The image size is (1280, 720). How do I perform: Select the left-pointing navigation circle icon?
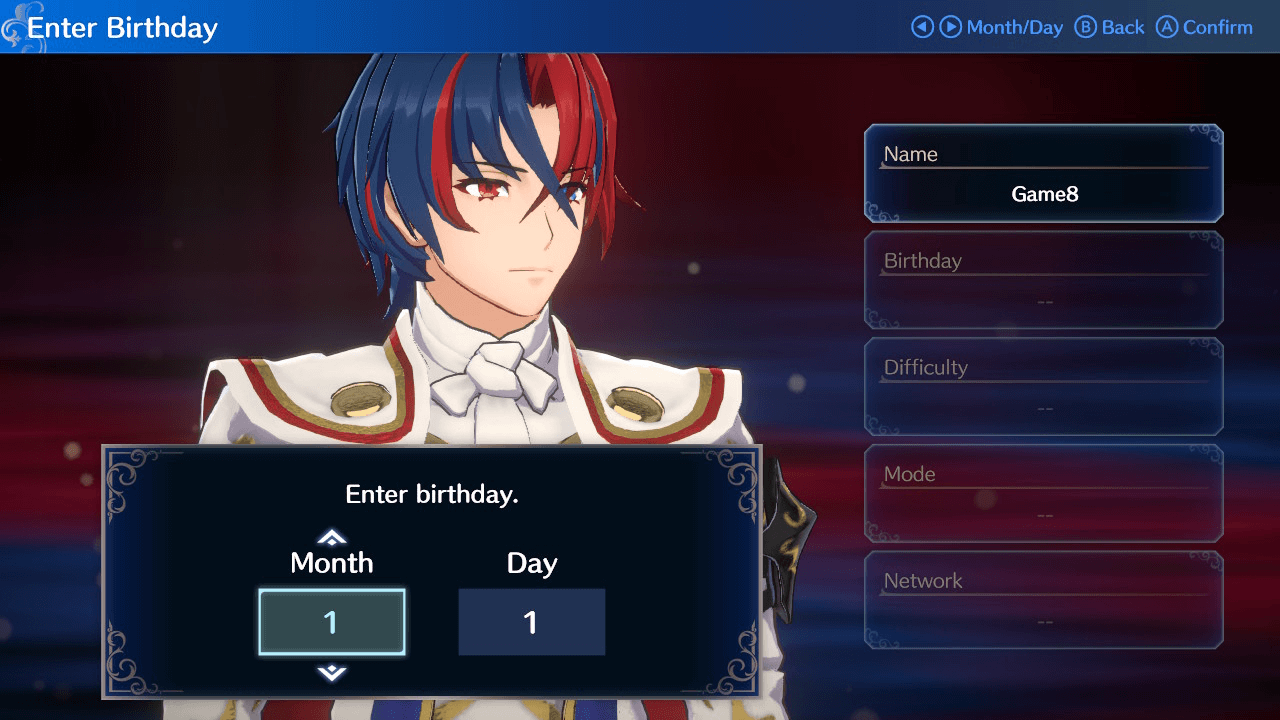click(x=922, y=27)
